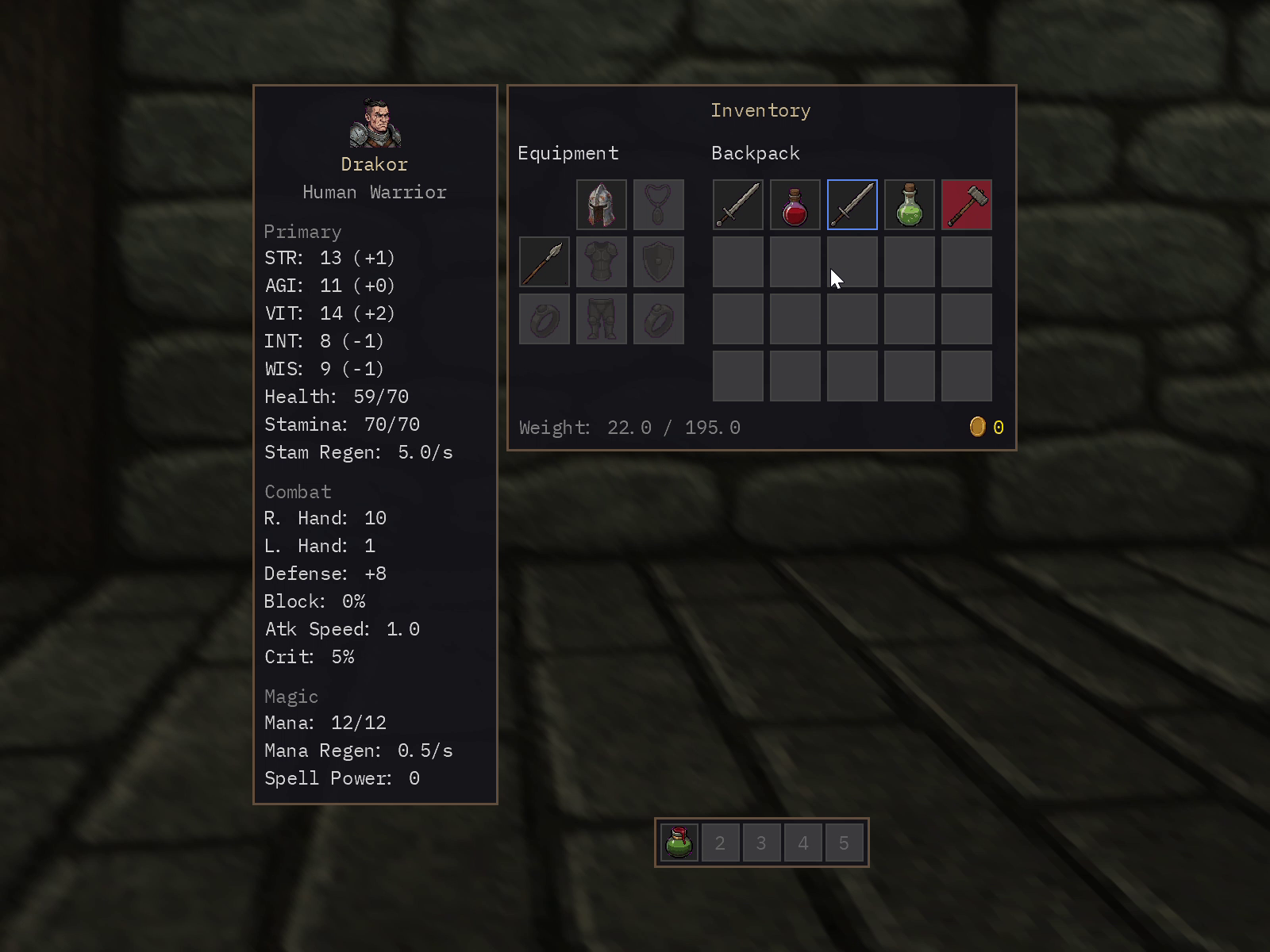Click the equipped shield slot
This screenshot has height=952, width=1270.
pos(658,261)
